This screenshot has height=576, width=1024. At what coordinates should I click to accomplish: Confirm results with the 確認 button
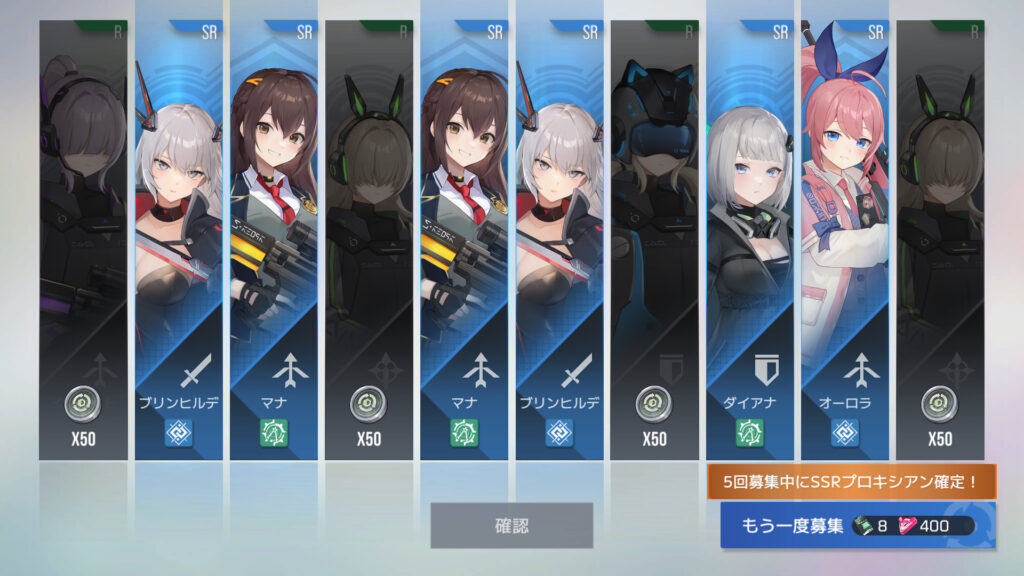511,525
